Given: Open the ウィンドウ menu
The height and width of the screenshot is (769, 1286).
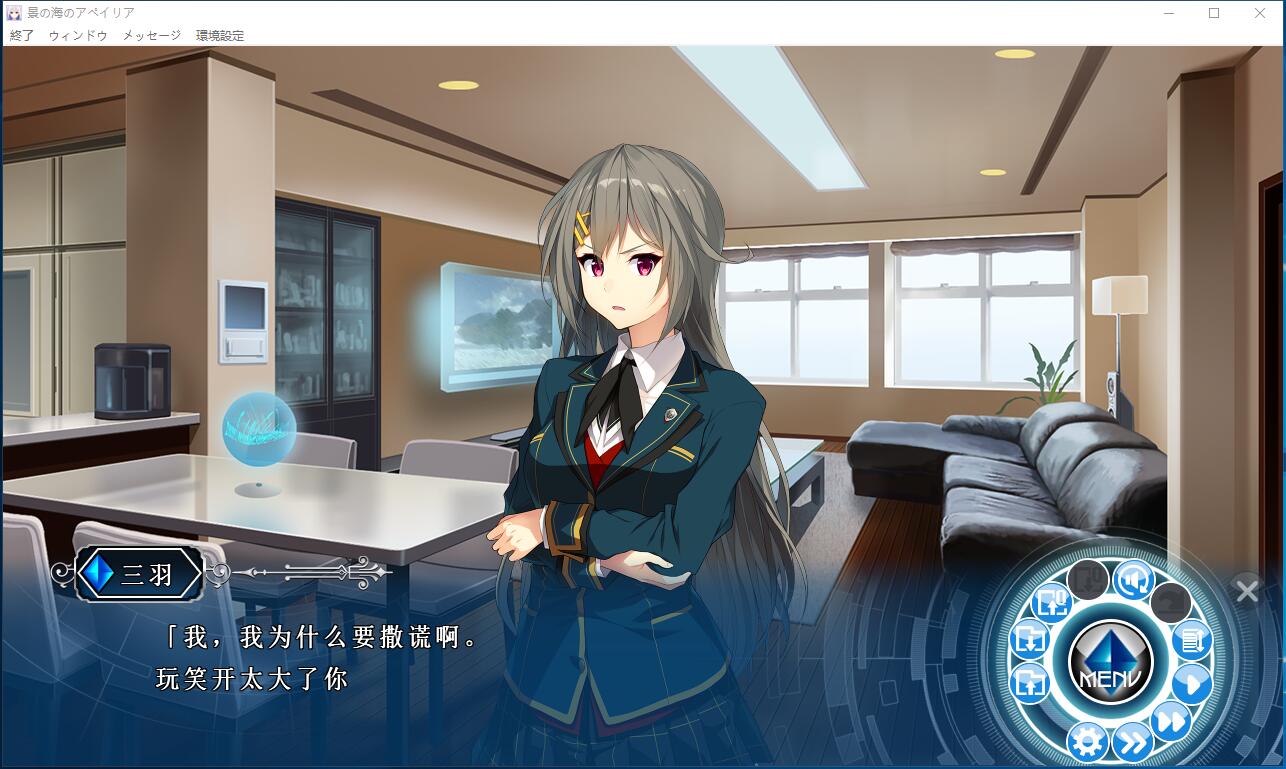Looking at the screenshot, I should (x=78, y=35).
